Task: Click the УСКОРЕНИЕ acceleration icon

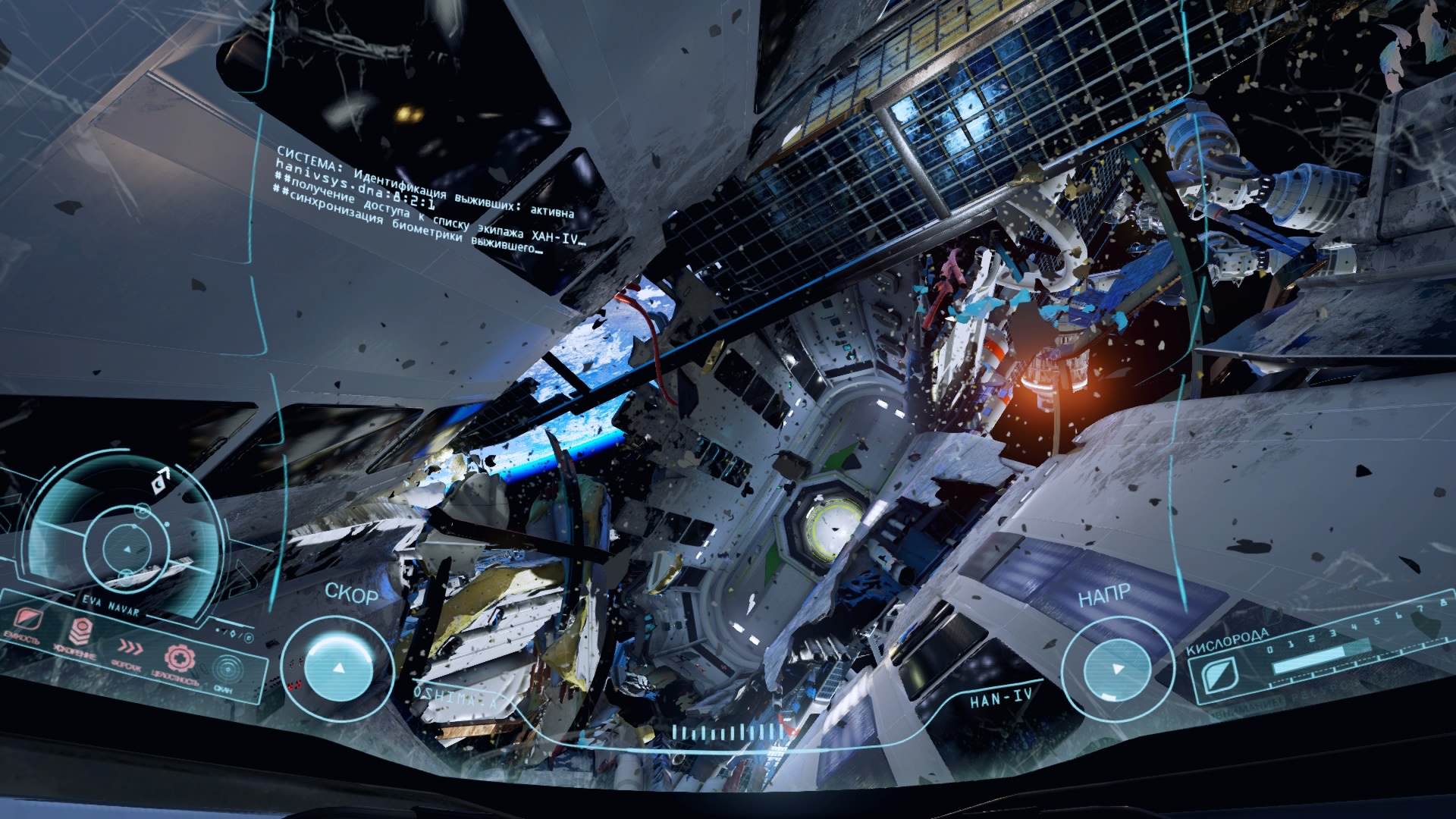Action: 80,631
